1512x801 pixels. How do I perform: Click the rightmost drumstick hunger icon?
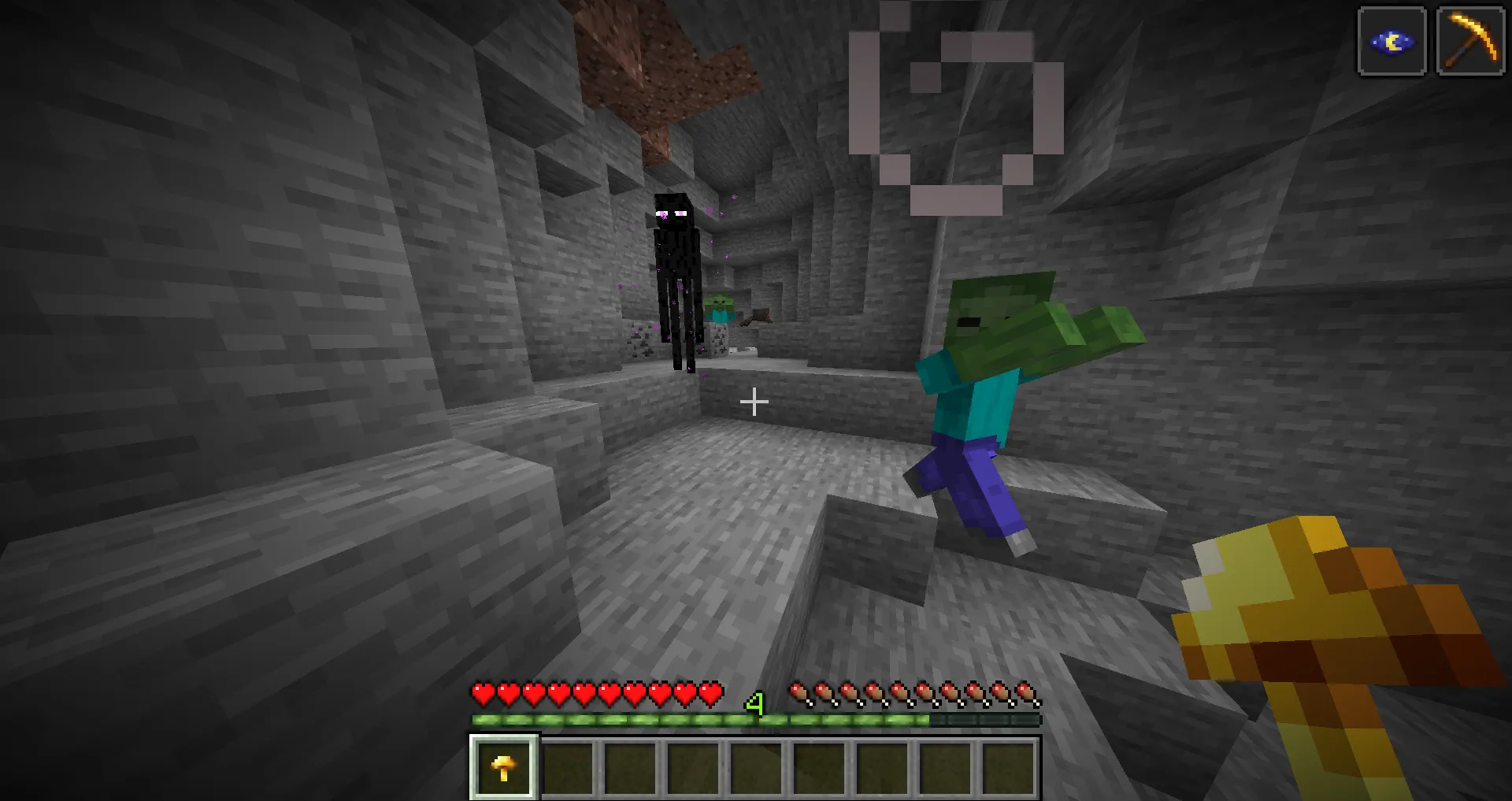coord(1029,695)
